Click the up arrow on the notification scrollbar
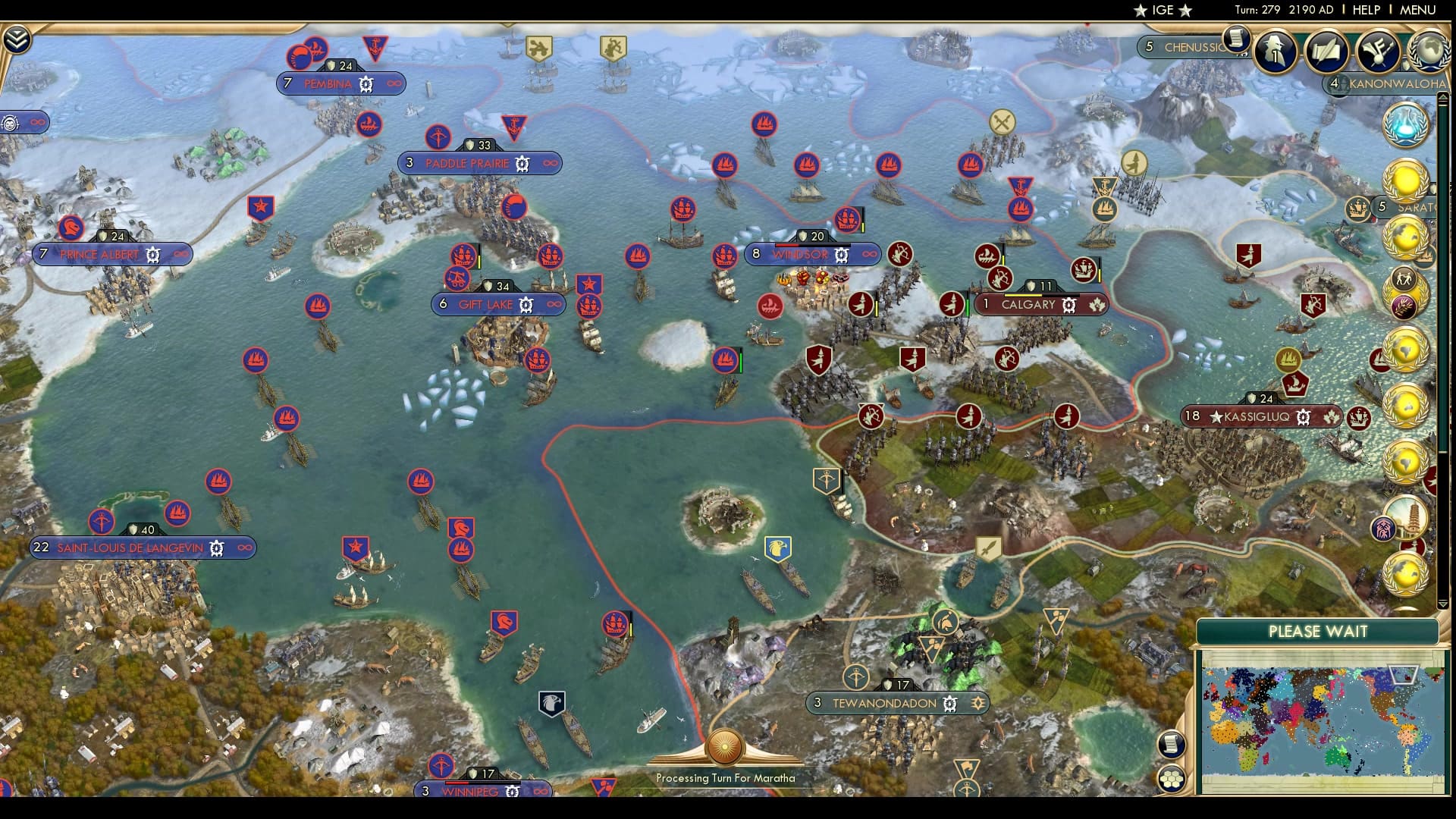The height and width of the screenshot is (819, 1456). pyautogui.click(x=1442, y=98)
